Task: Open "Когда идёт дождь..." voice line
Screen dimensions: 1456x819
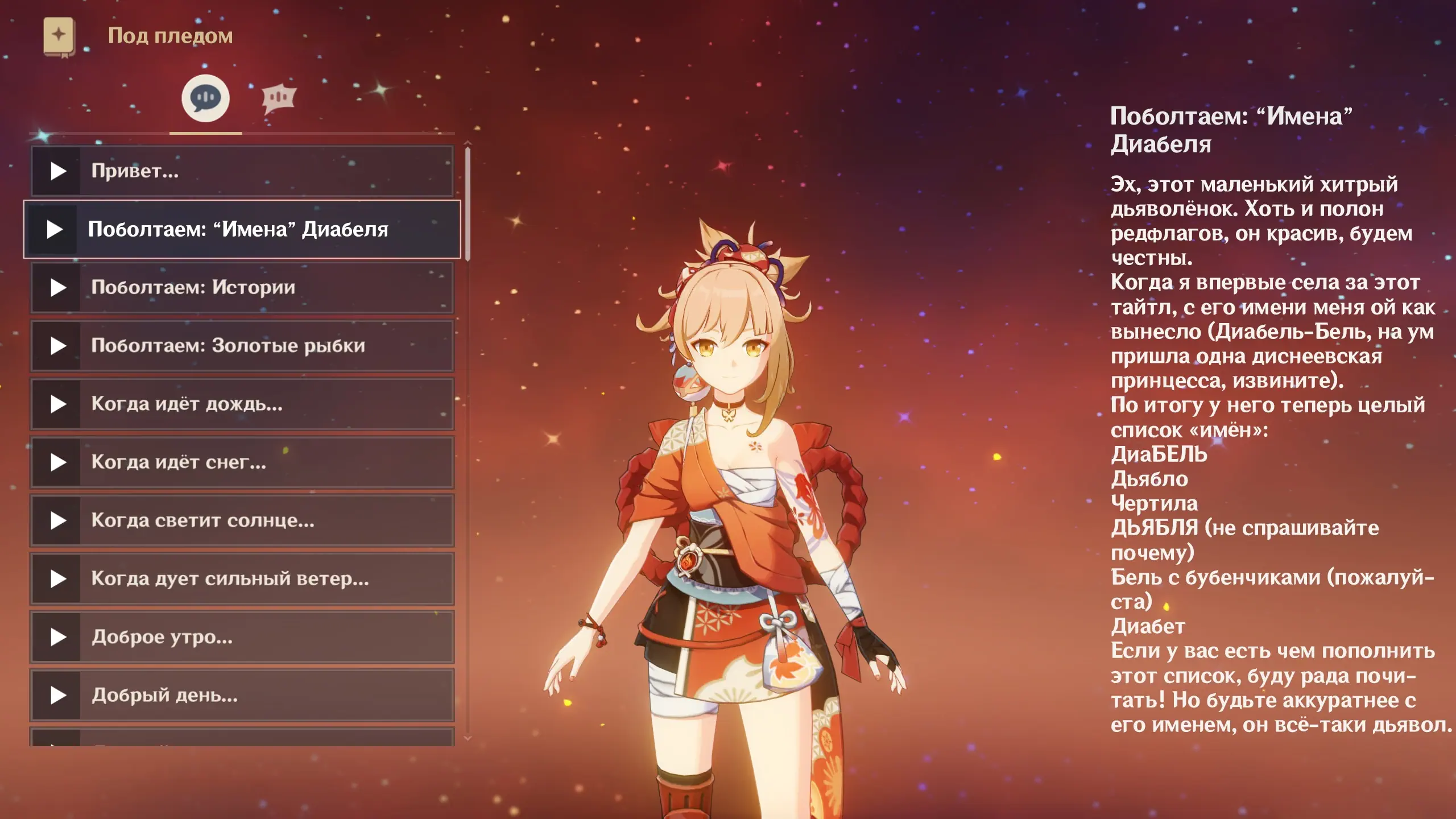Action: tap(242, 404)
